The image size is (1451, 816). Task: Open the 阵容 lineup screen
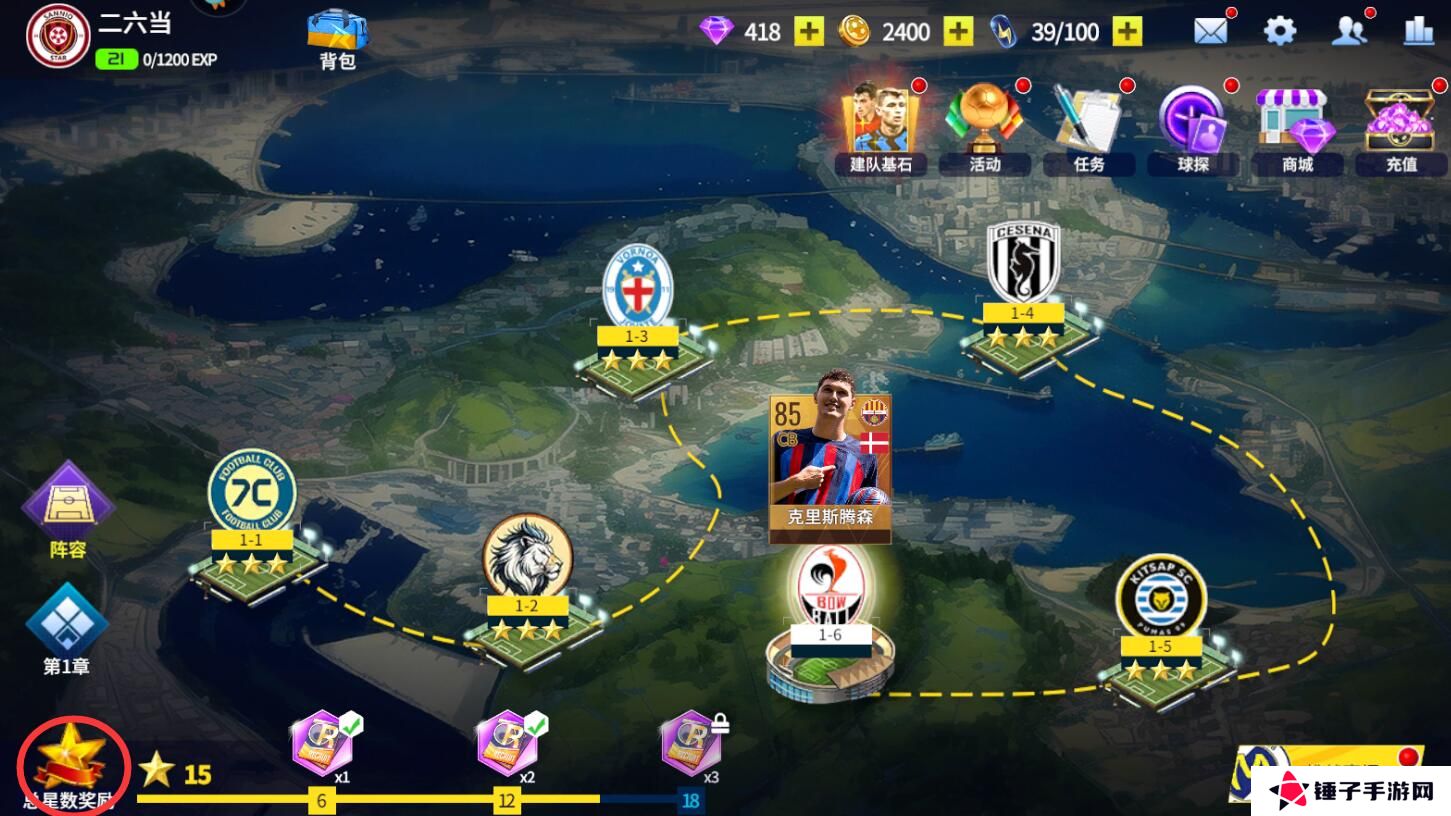pos(68,510)
